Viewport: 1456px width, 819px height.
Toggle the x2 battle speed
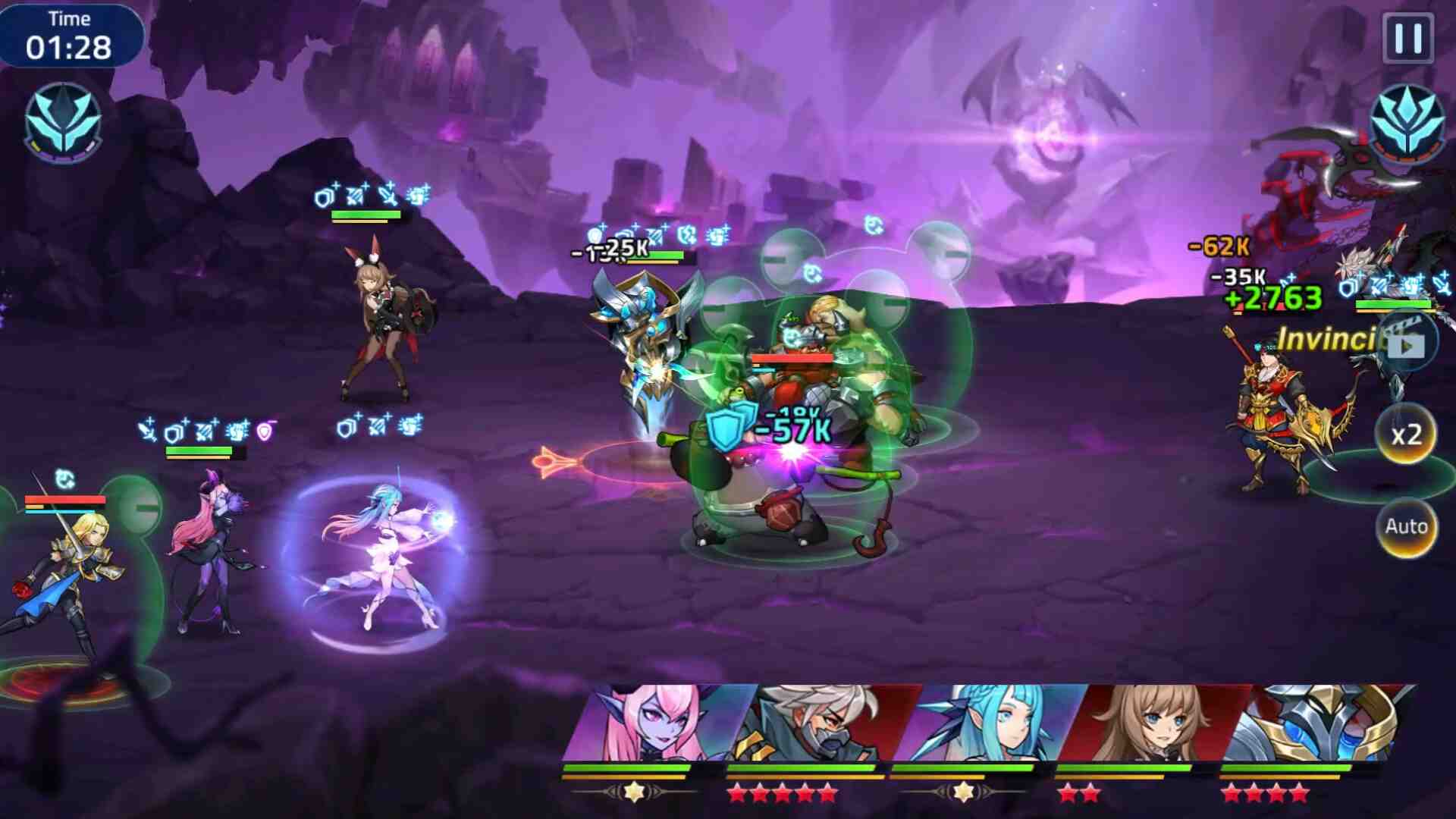pos(1406,435)
